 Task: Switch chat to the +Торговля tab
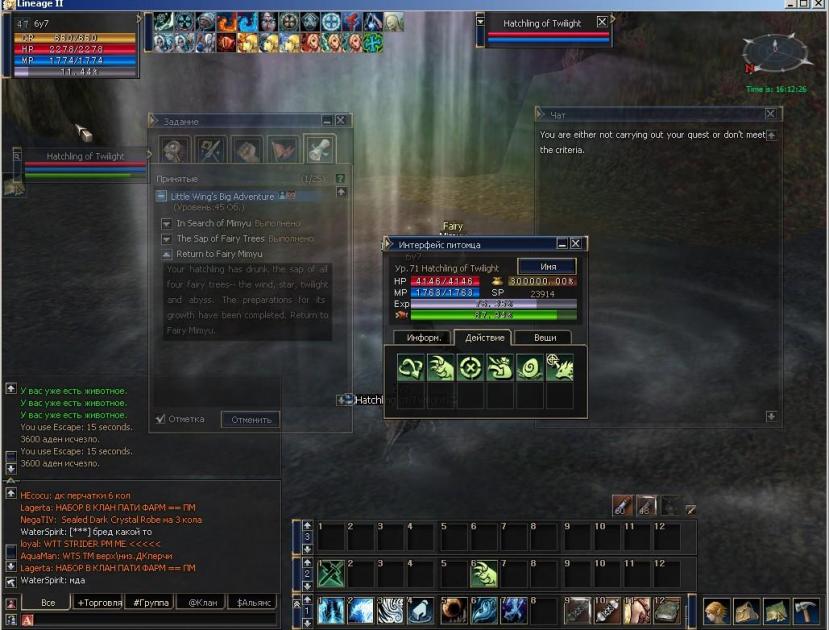[99, 603]
